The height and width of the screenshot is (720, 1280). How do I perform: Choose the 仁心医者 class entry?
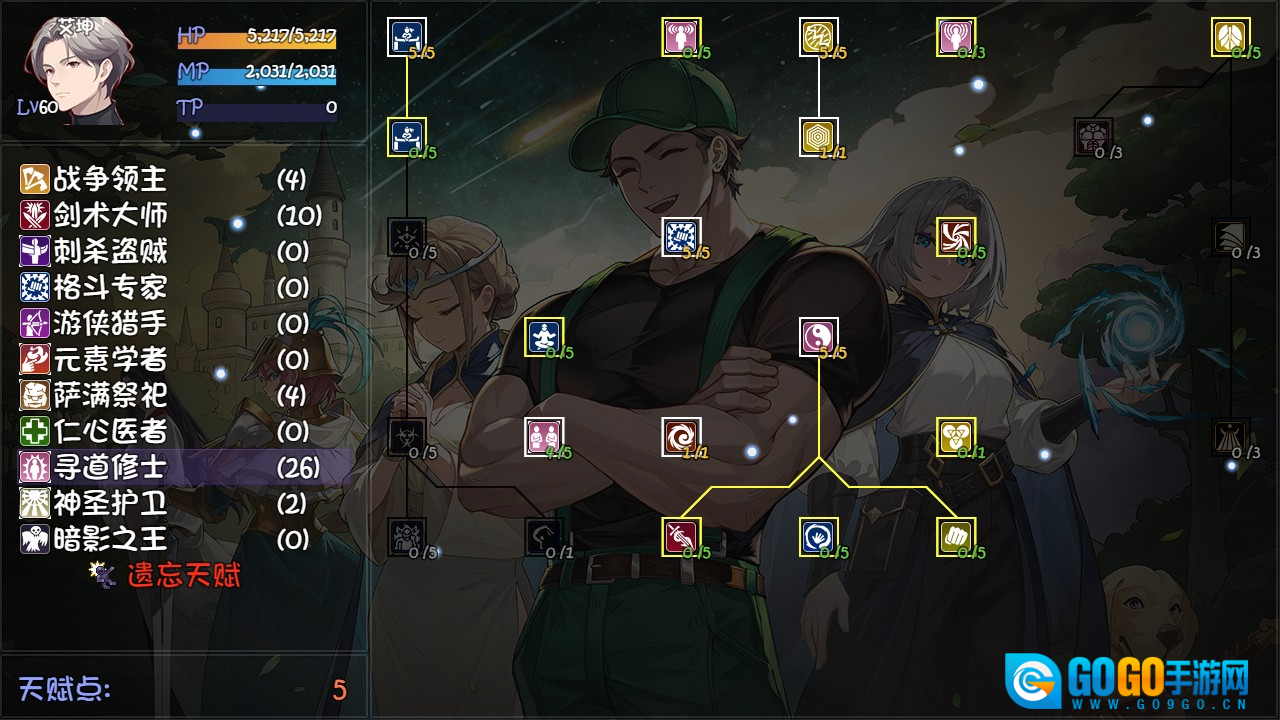[110, 432]
